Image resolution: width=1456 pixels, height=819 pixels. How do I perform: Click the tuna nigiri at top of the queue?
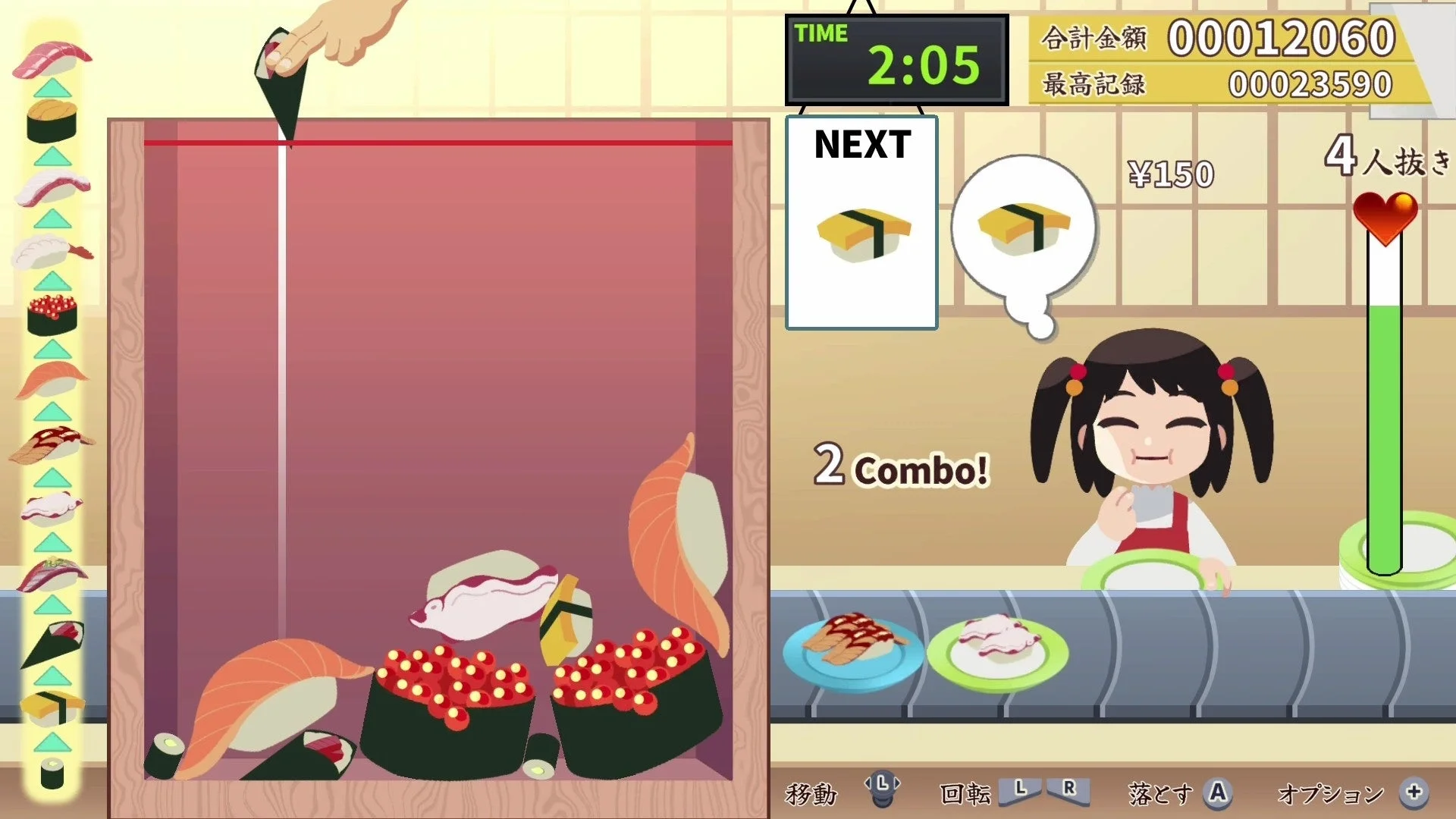49,55
